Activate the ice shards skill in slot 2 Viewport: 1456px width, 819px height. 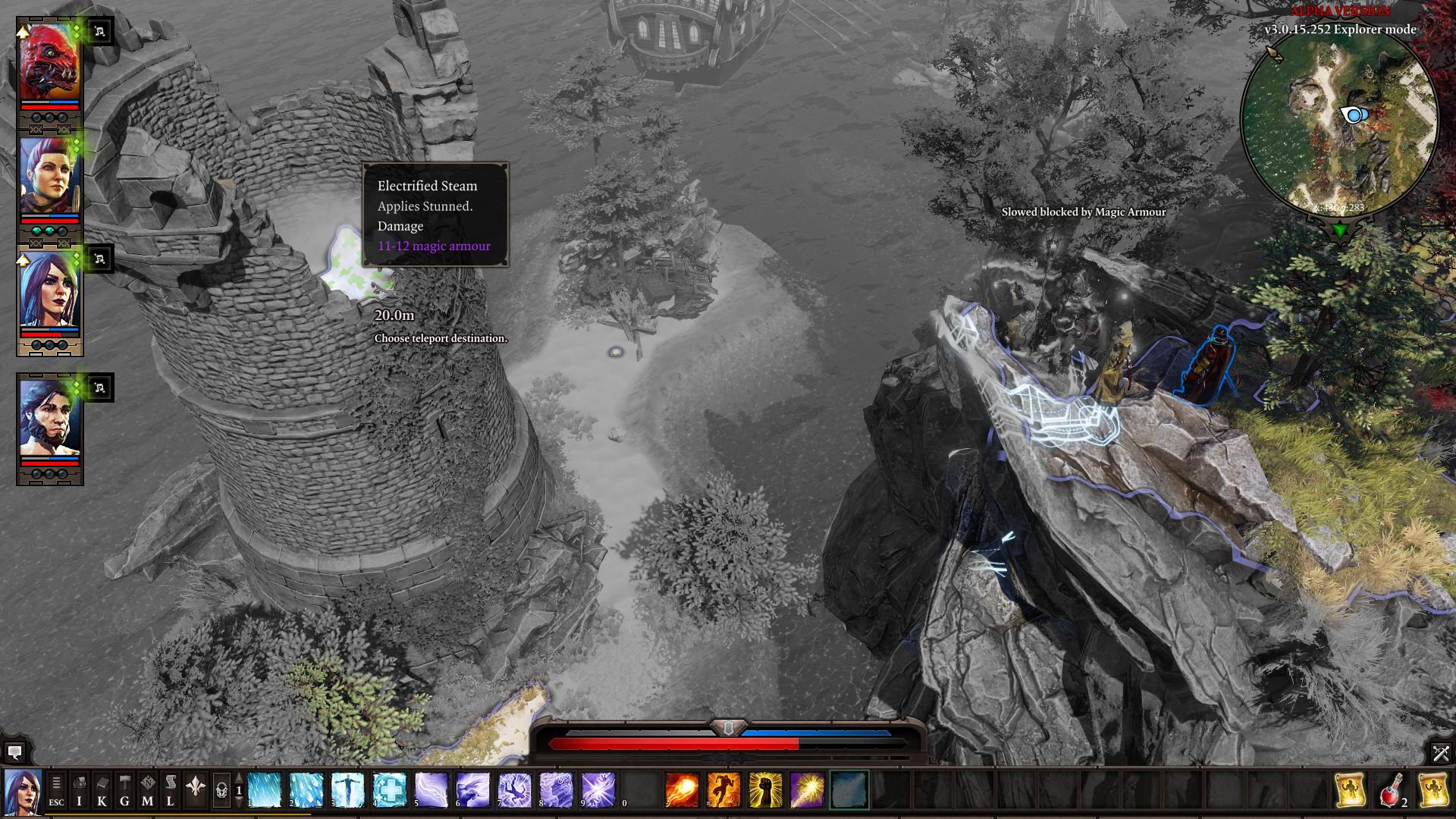point(306,790)
